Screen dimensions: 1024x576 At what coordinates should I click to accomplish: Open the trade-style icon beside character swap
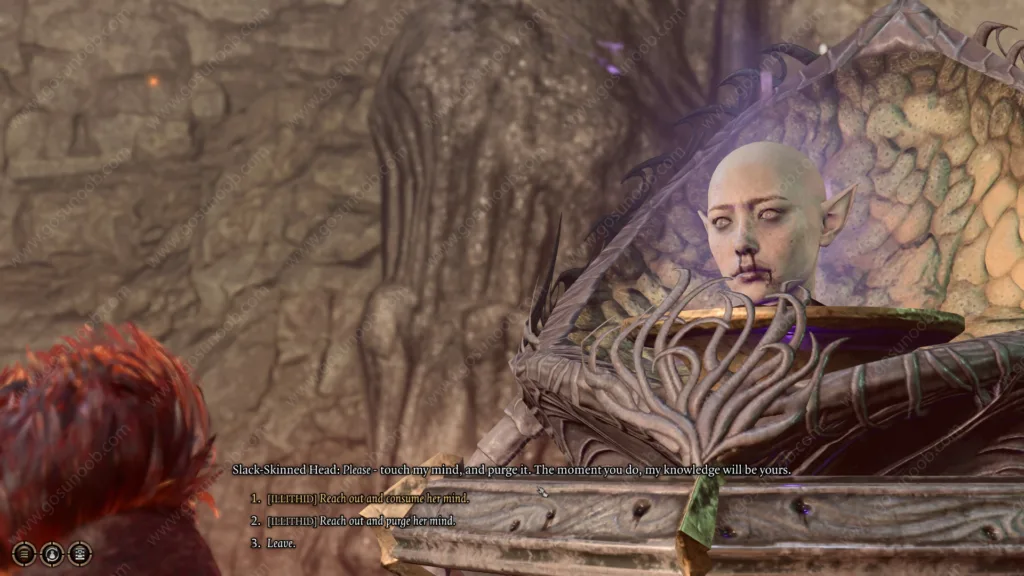[x=79, y=553]
